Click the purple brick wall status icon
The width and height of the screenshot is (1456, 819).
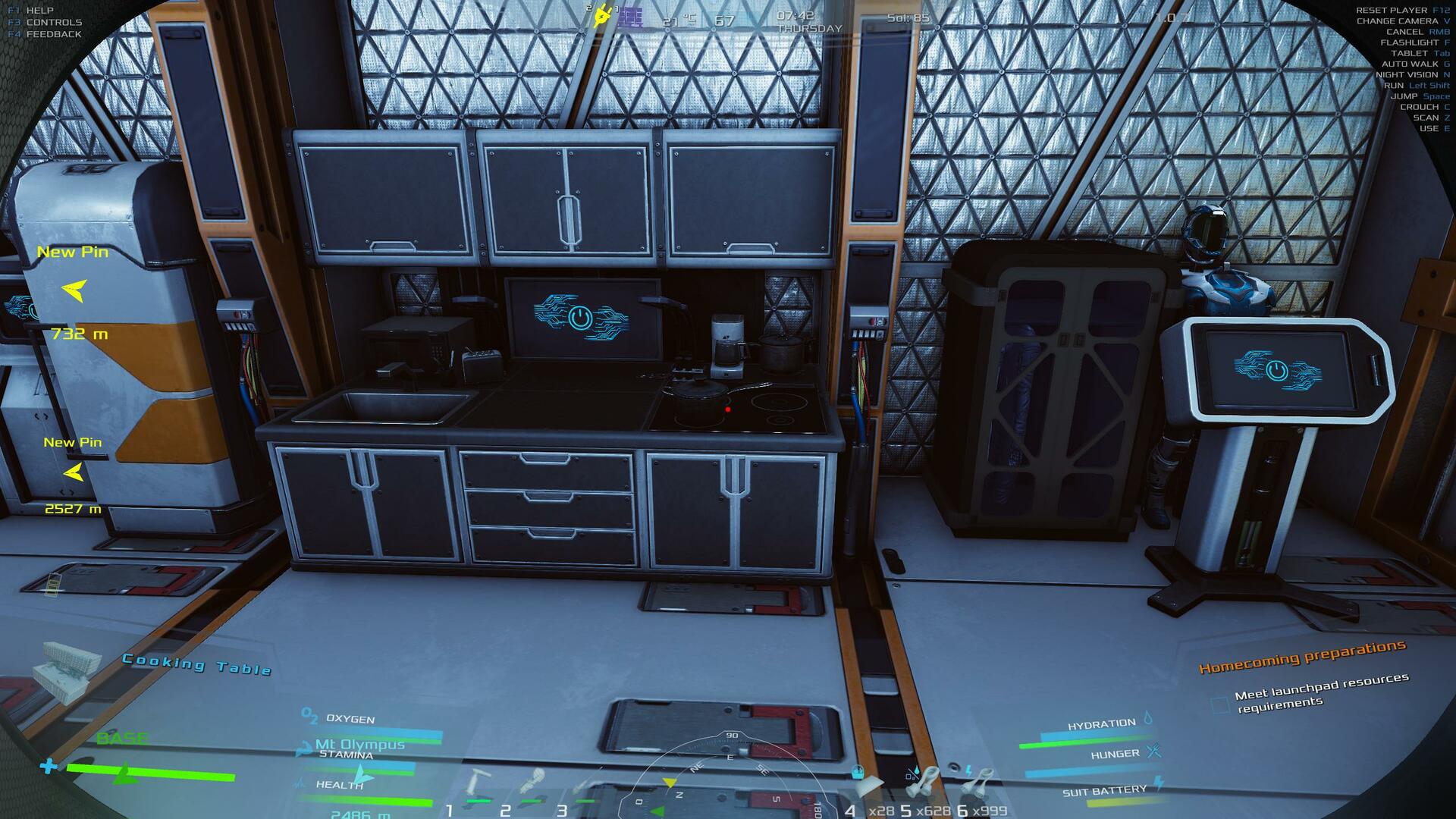[x=629, y=17]
